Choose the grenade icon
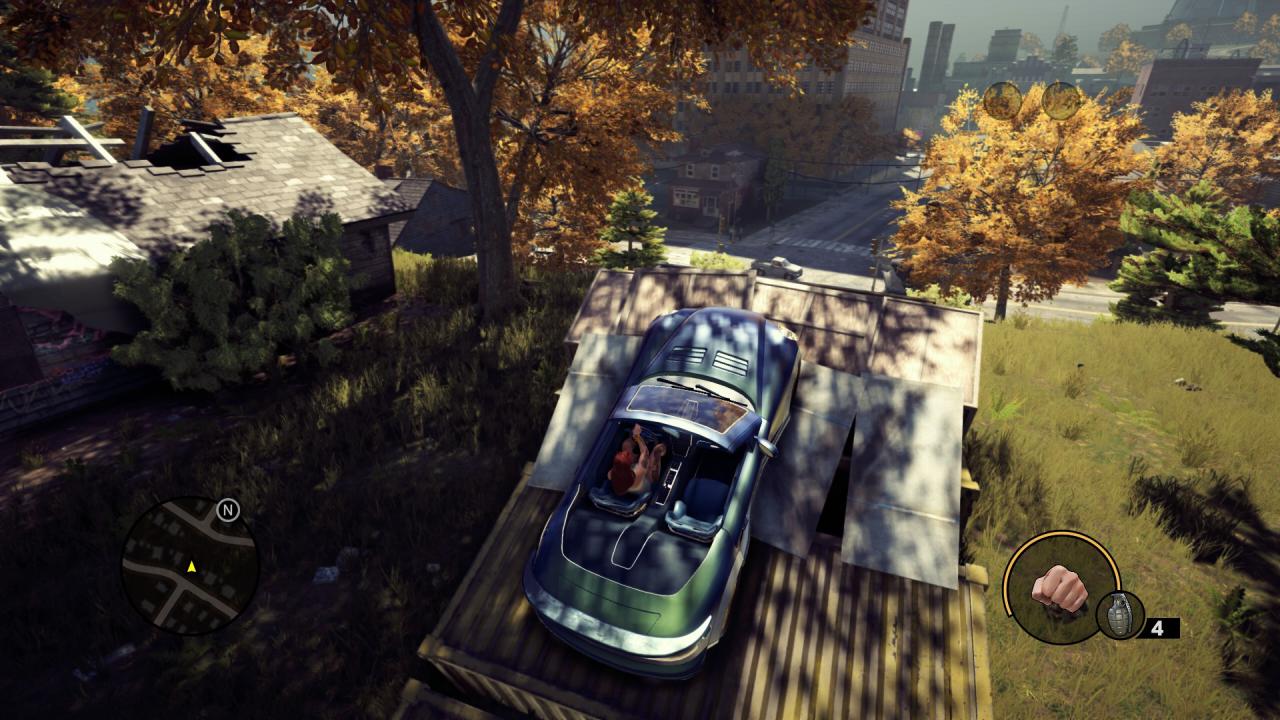The image size is (1280, 720). [x=1119, y=615]
